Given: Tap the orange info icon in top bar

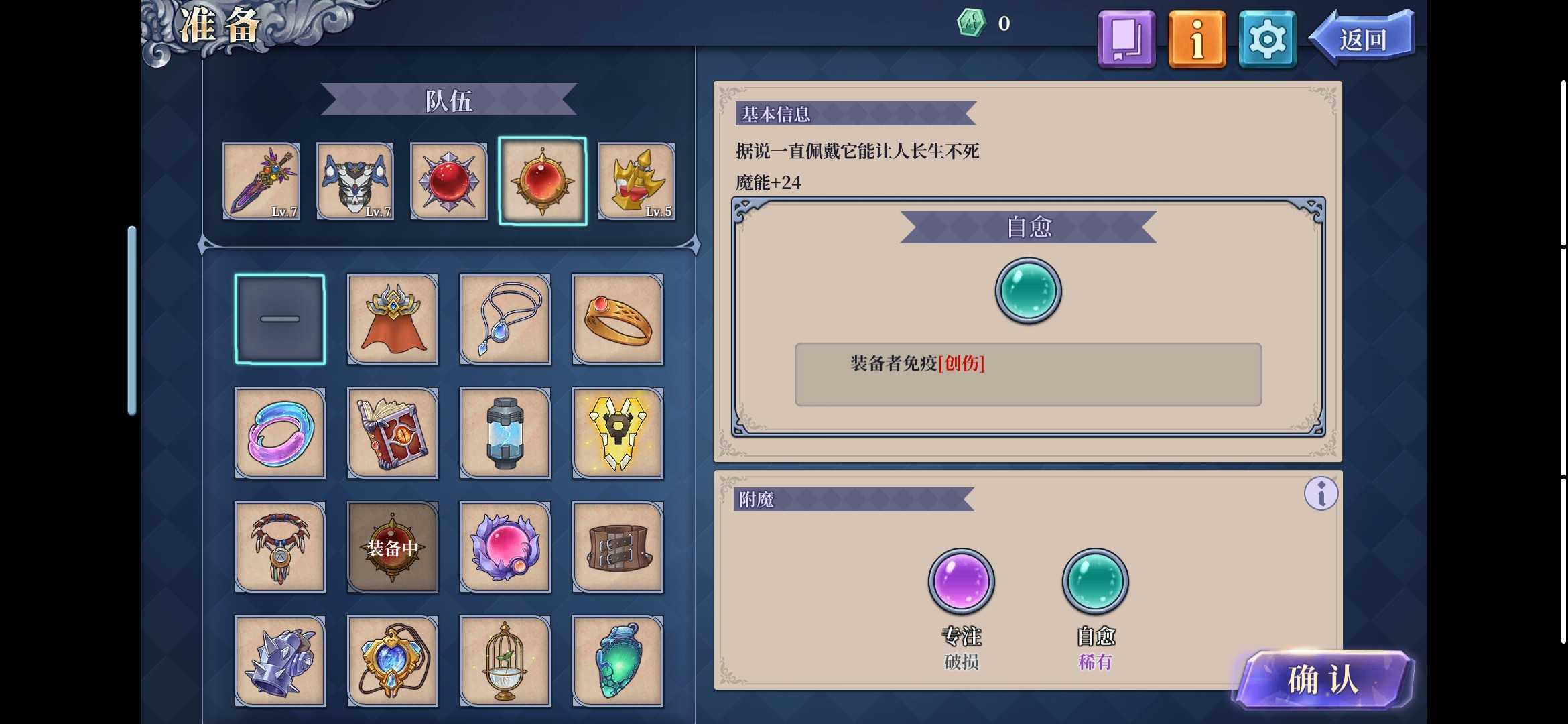Looking at the screenshot, I should pos(1196,38).
